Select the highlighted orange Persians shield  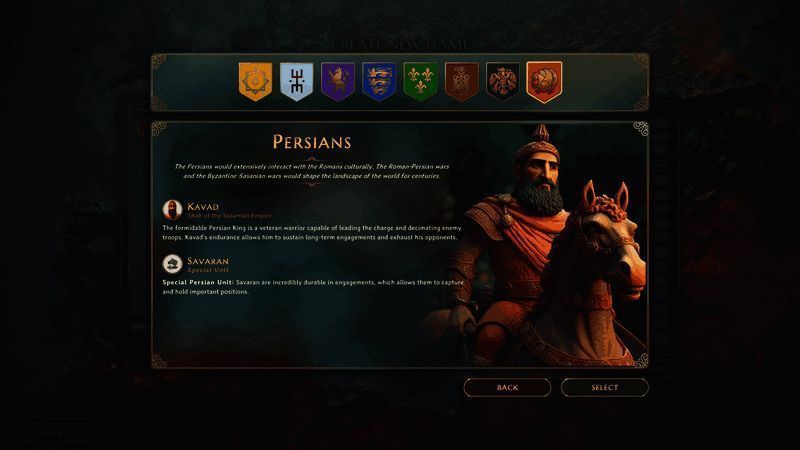[544, 82]
